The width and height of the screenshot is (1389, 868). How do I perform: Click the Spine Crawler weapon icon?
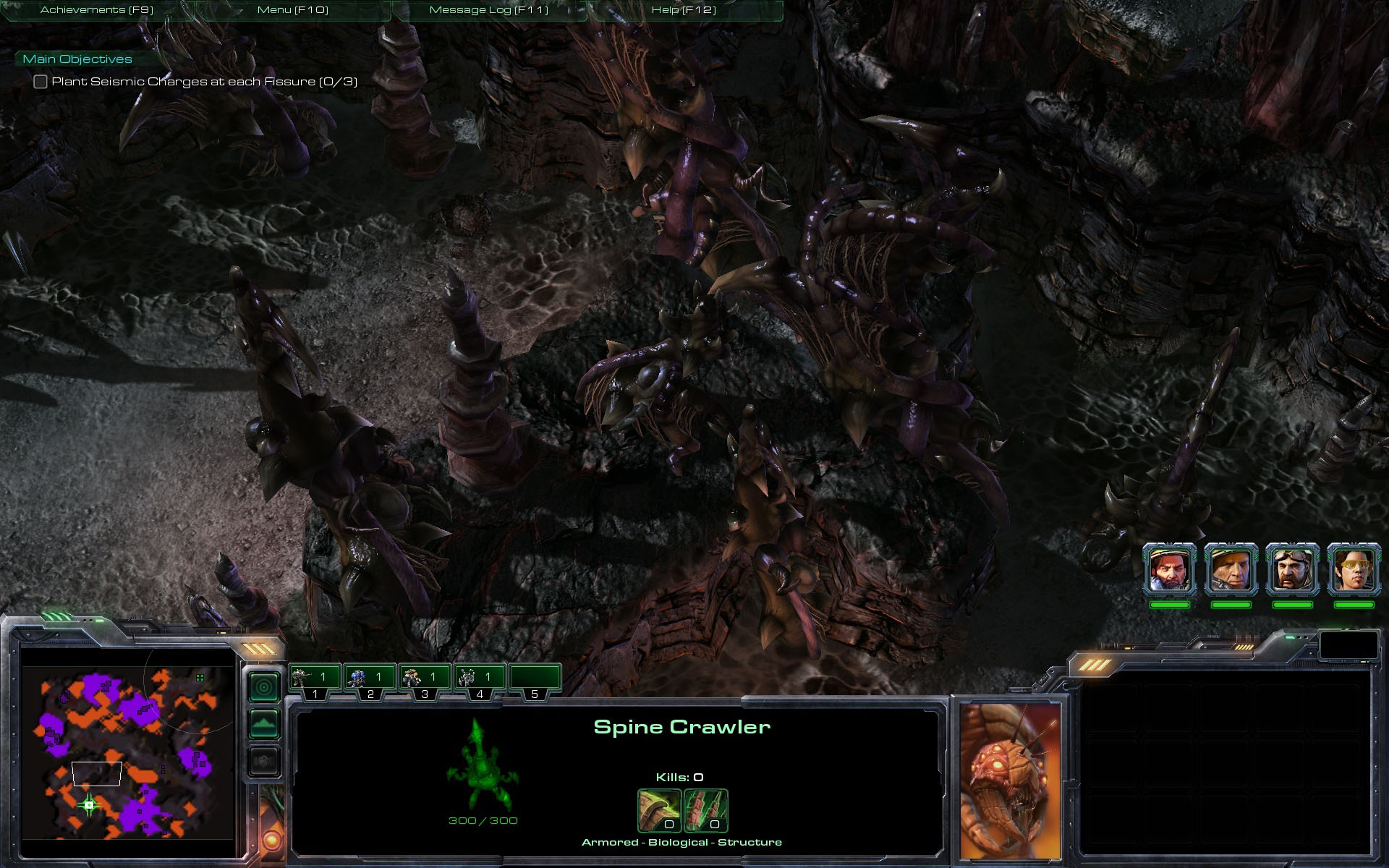[x=659, y=810]
